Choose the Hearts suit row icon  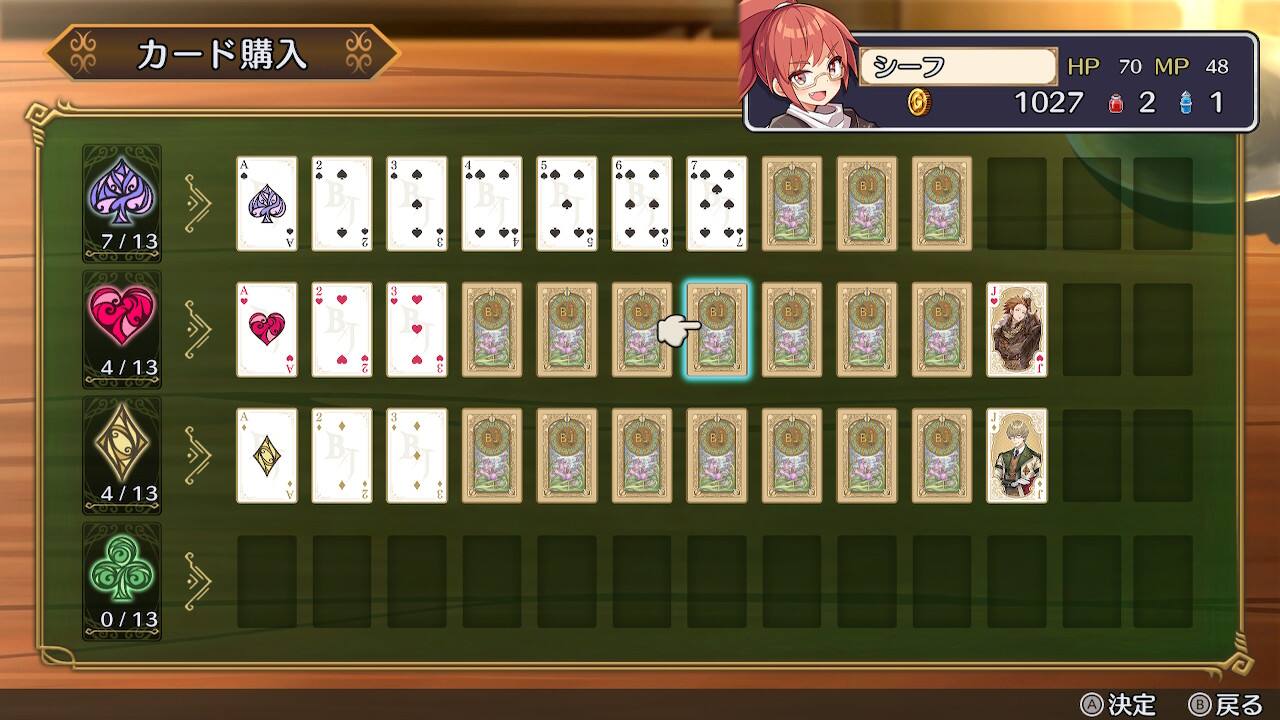[x=121, y=324]
